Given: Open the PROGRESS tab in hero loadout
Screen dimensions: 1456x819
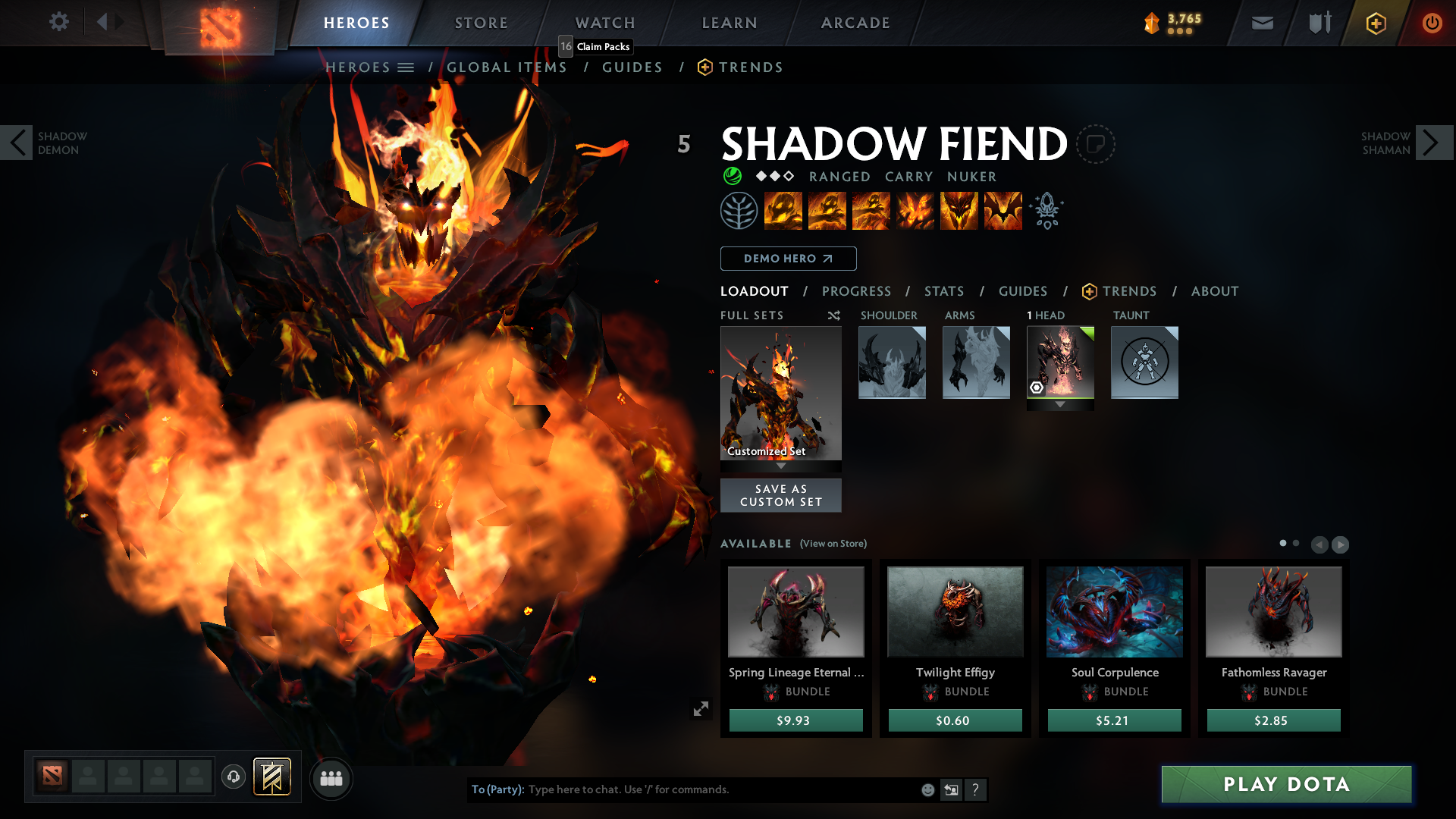Looking at the screenshot, I should point(857,291).
